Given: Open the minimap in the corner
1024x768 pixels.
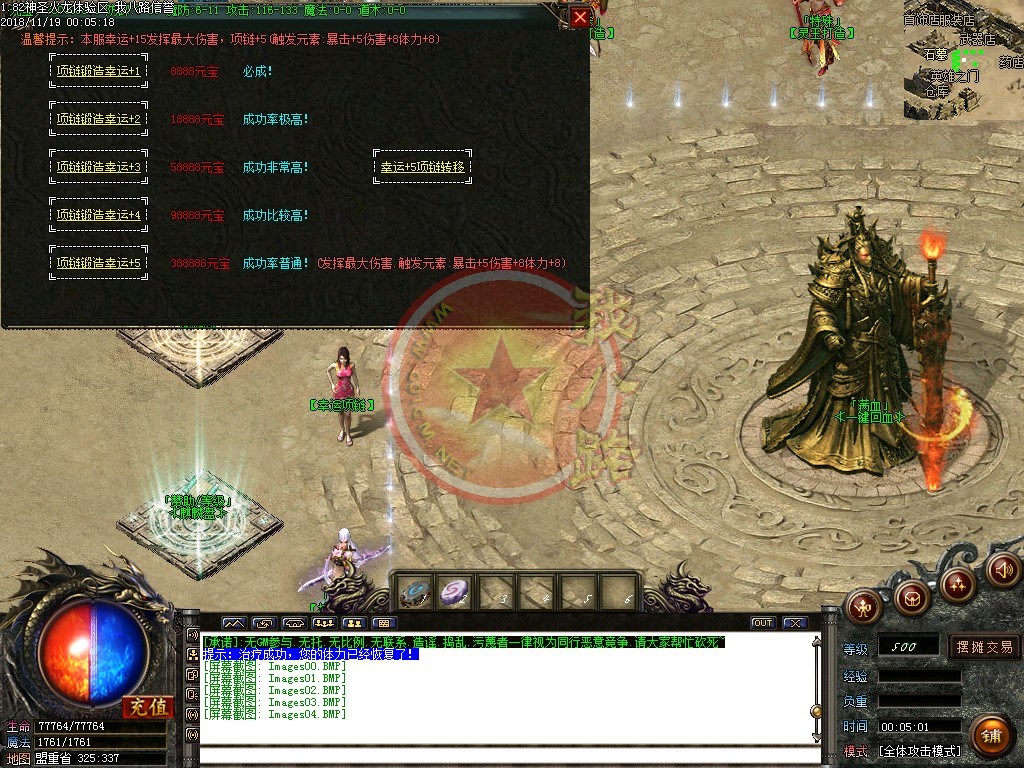Looking at the screenshot, I should [963, 60].
